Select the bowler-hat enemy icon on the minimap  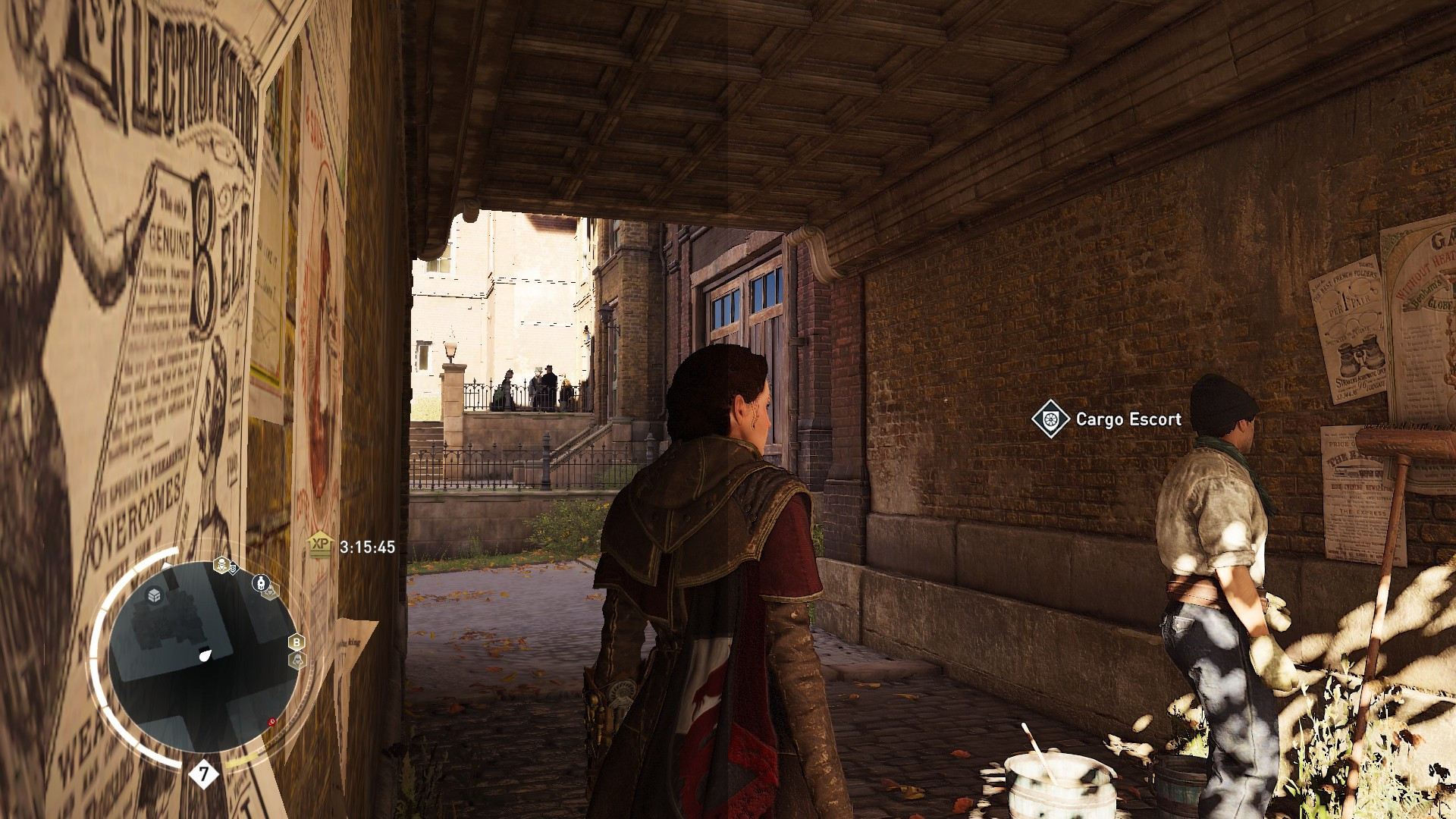221,565
